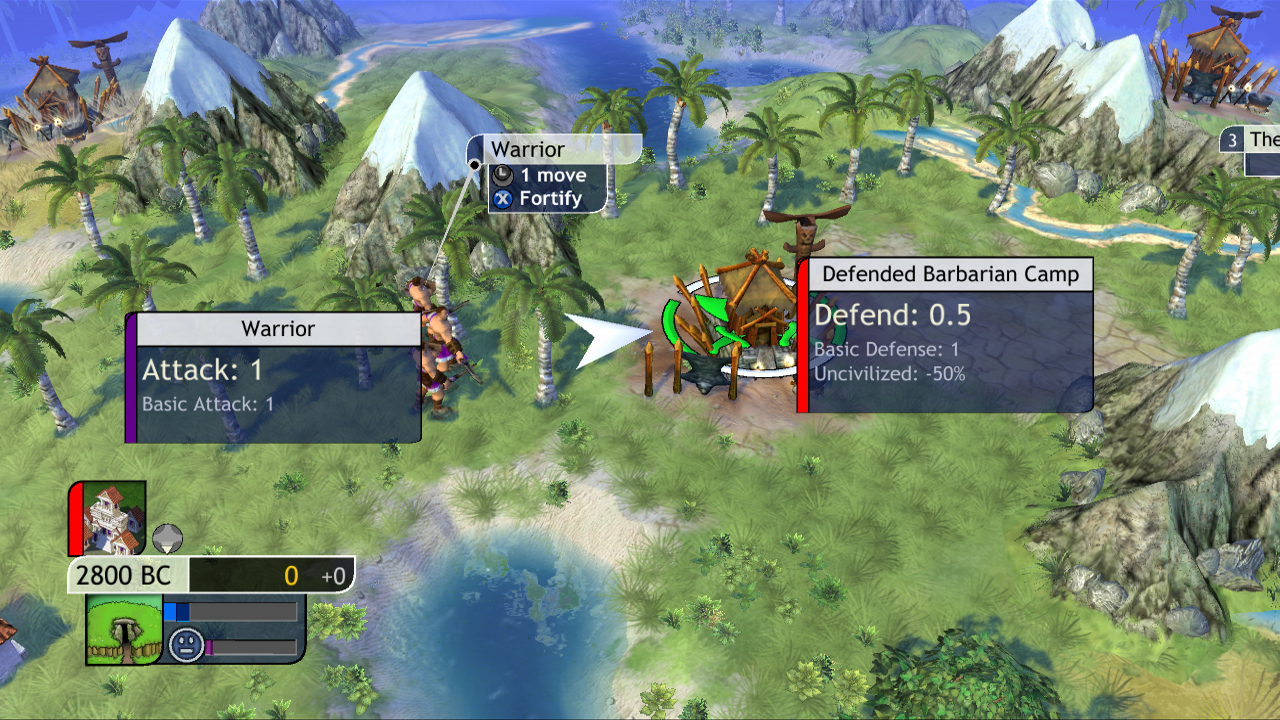Screen dimensions: 1280x720
Task: Click the gray marker icon beside city portrait
Action: click(167, 538)
